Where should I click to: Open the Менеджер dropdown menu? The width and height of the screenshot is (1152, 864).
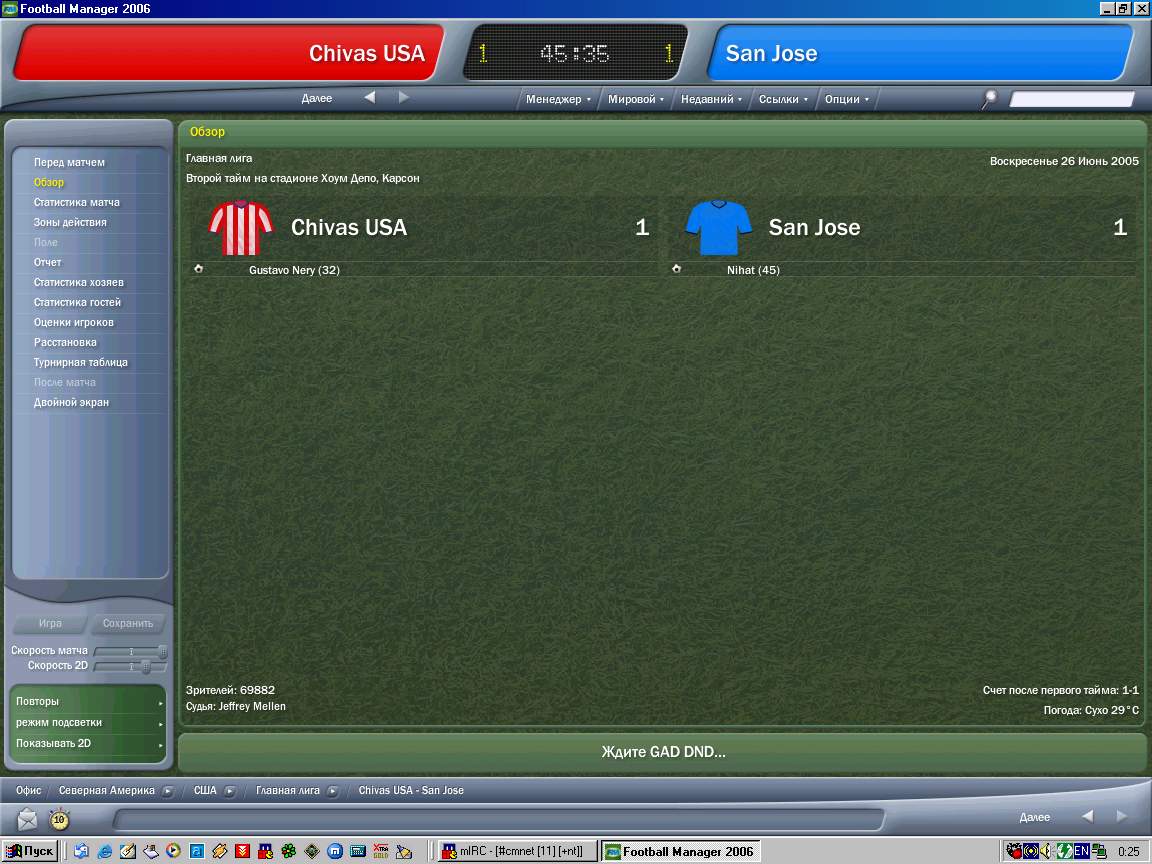558,99
